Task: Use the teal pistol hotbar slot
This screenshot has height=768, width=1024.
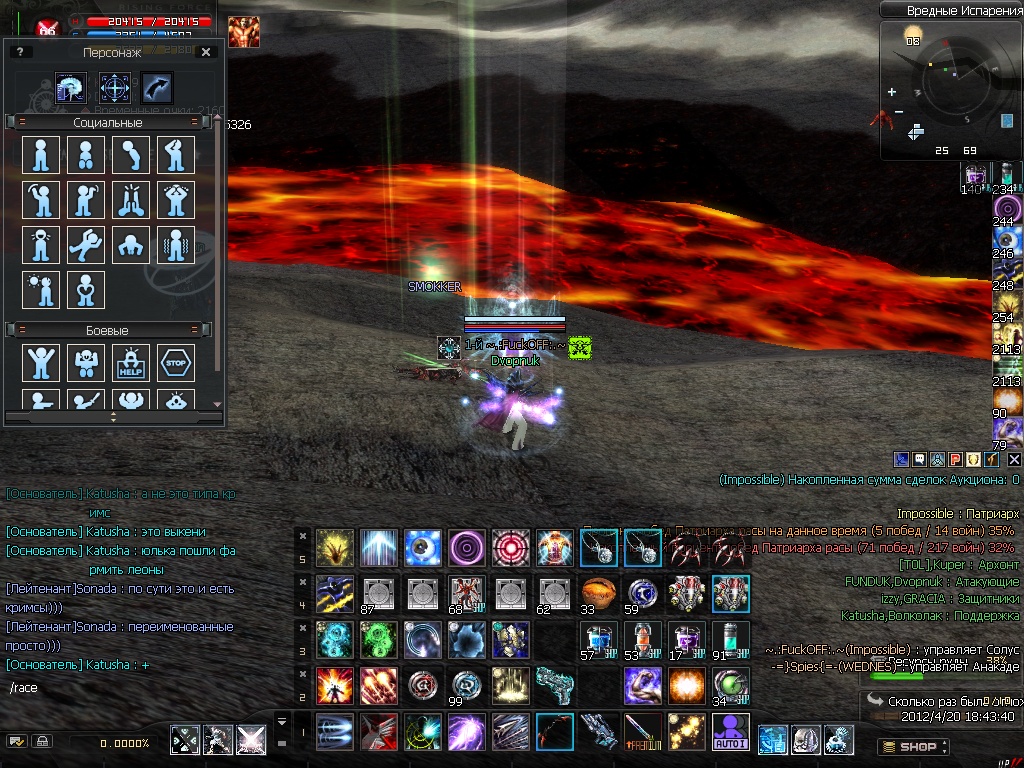Action: pos(555,686)
